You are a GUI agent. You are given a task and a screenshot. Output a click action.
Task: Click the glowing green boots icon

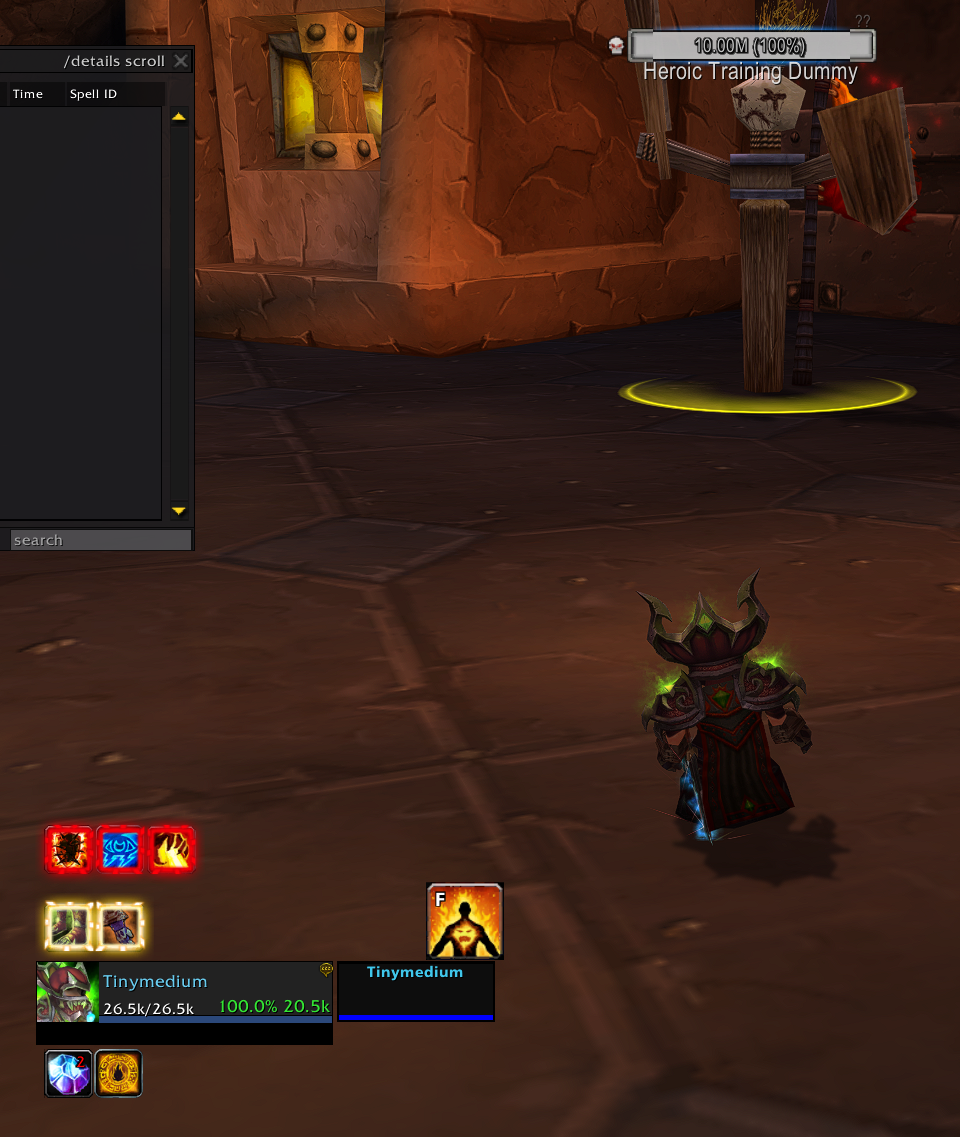[70, 926]
